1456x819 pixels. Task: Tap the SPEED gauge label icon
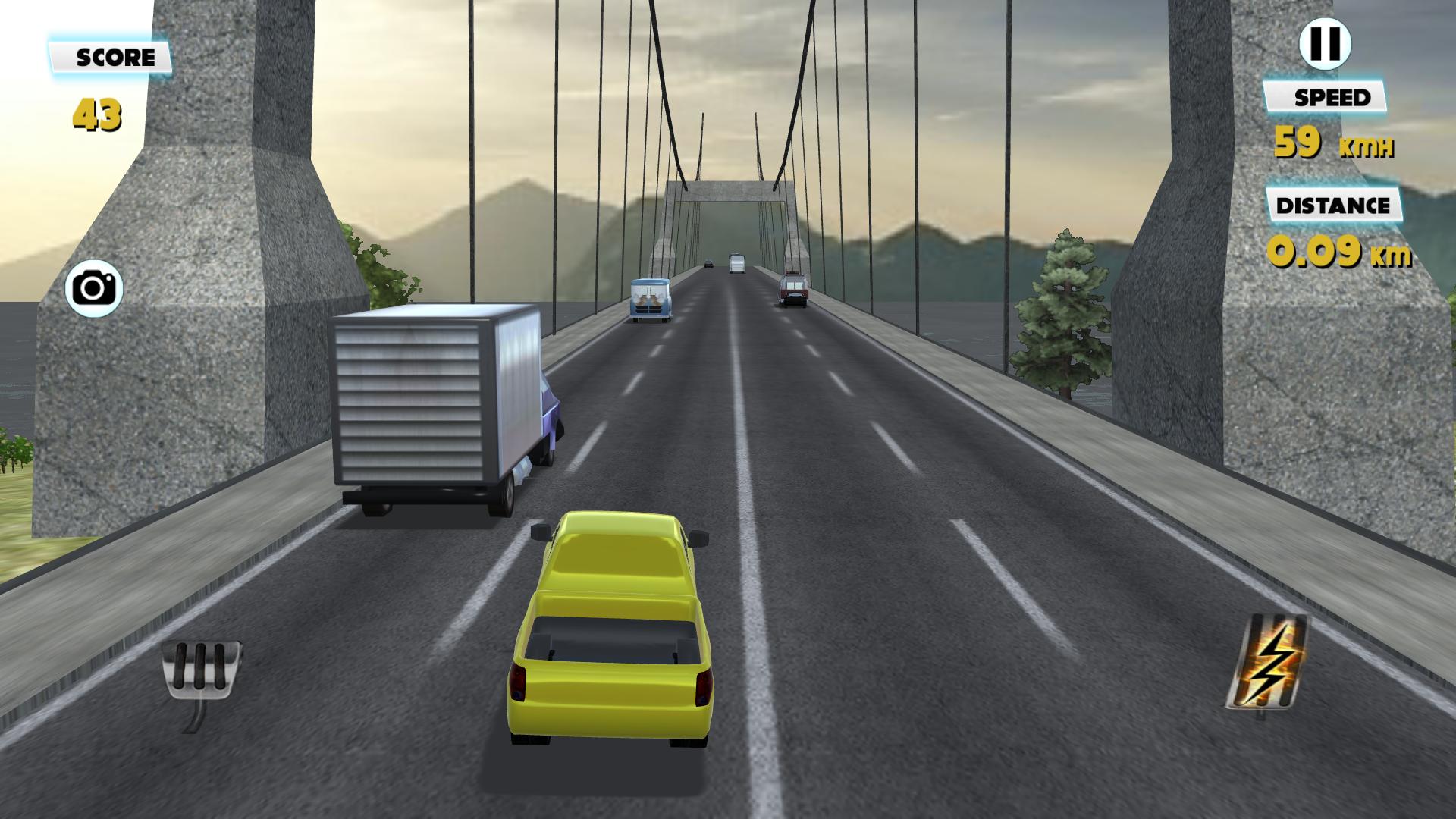click(1326, 97)
